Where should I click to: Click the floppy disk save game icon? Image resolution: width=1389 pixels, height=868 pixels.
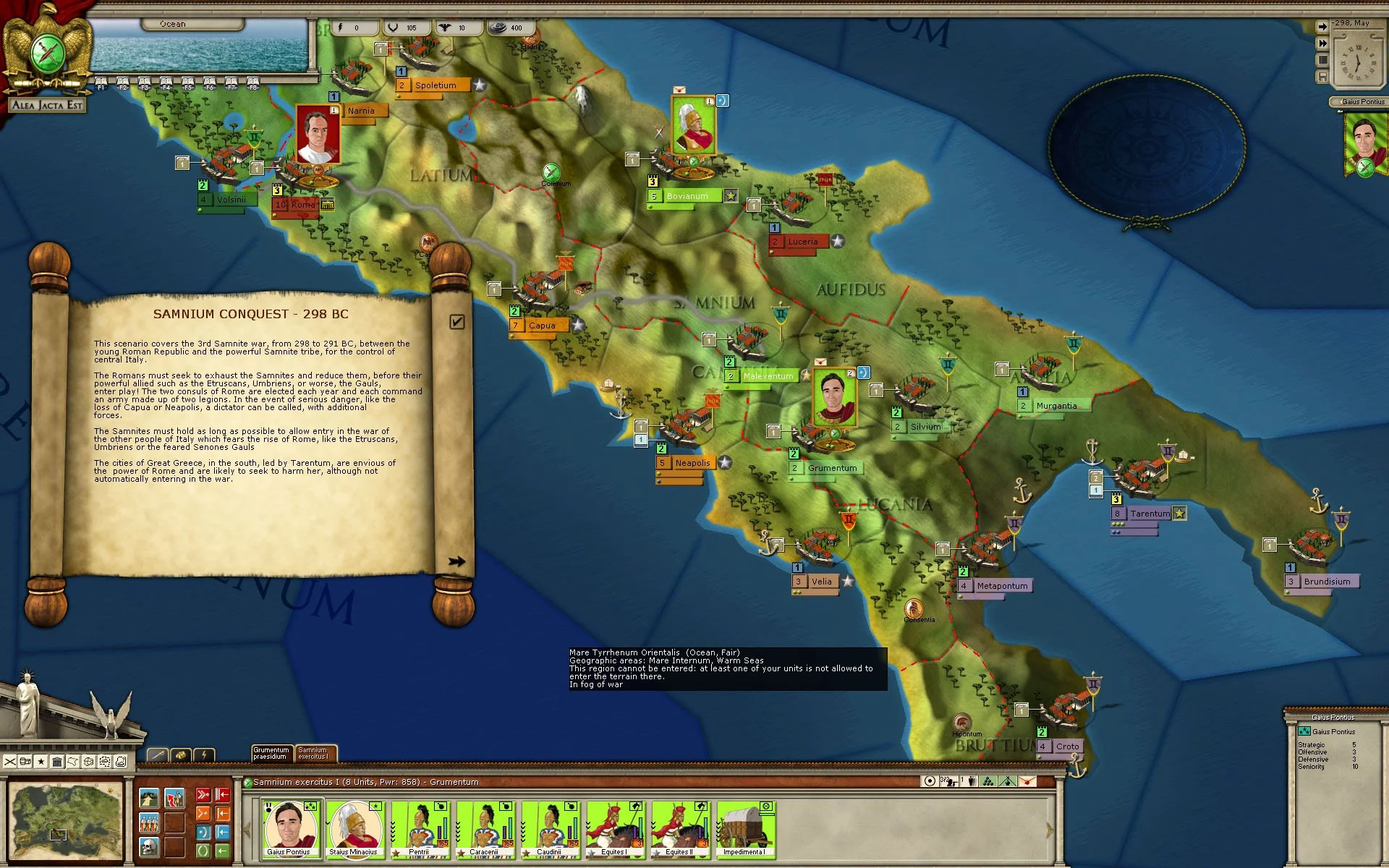pyautogui.click(x=1323, y=77)
